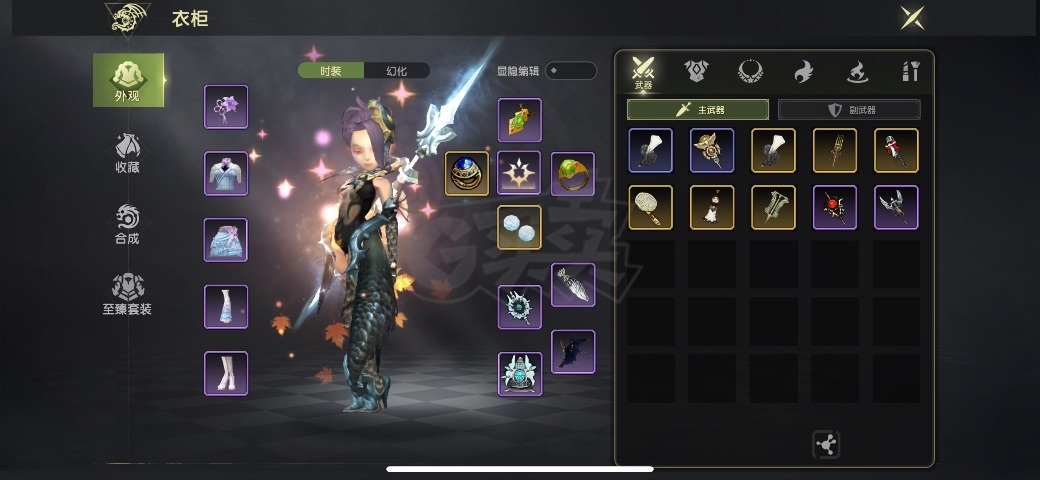The height and width of the screenshot is (480, 1040).
Task: Select the white pearl earrings slot
Action: tap(519, 227)
